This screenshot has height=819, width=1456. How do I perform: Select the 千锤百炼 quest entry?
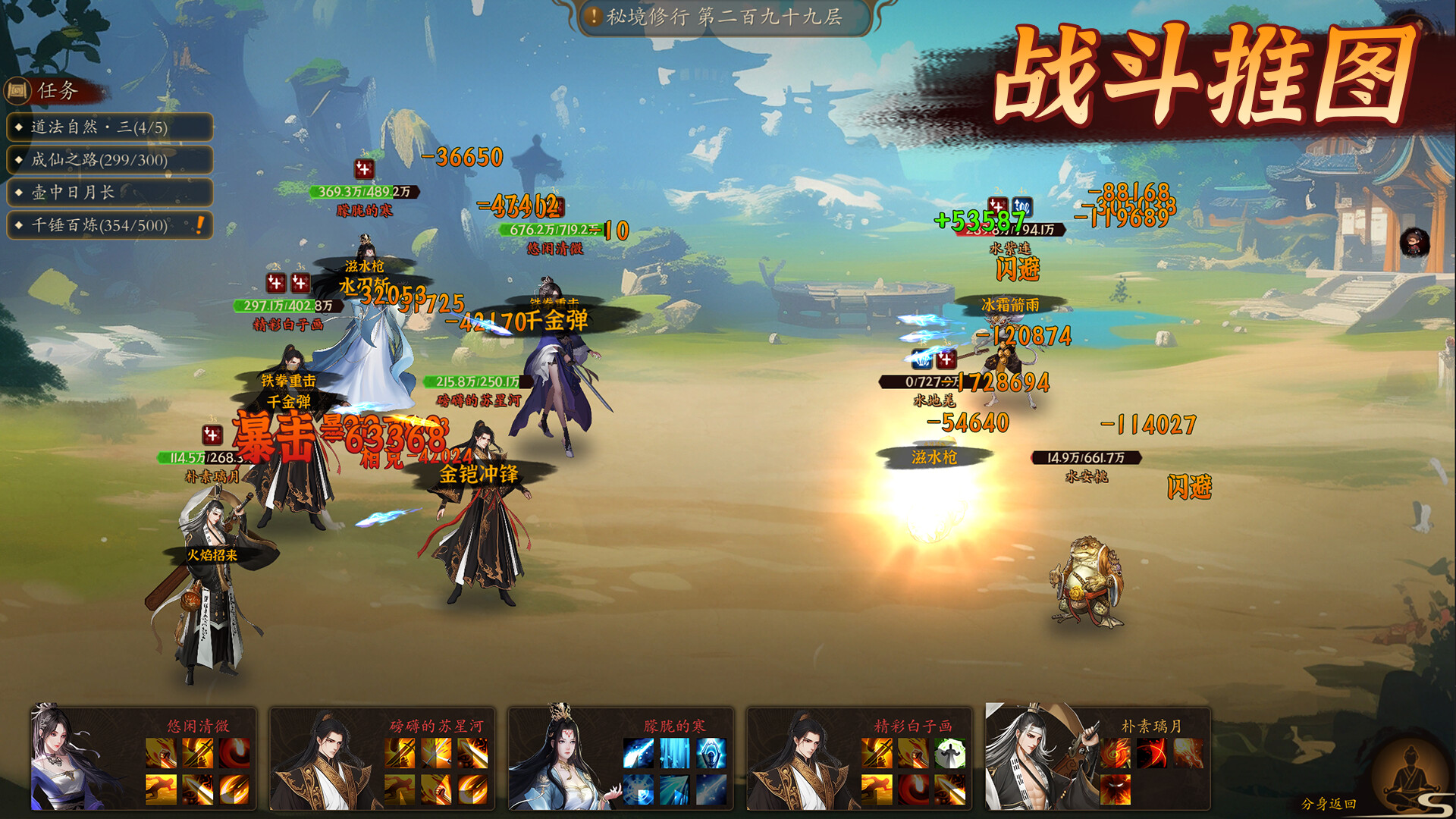pos(109,225)
